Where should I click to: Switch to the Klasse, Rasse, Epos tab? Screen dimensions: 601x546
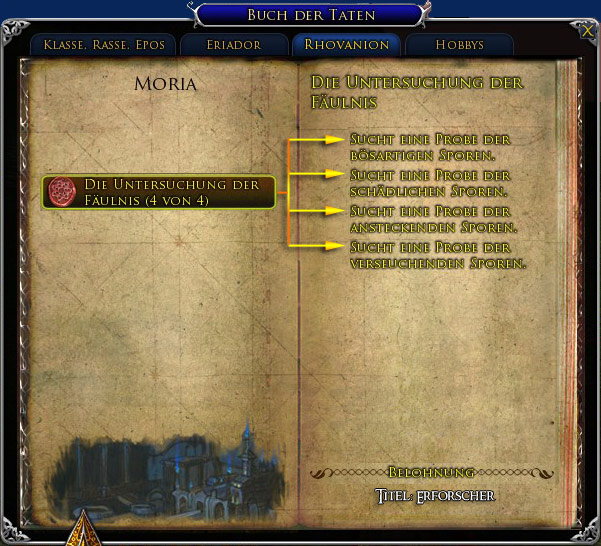[104, 45]
